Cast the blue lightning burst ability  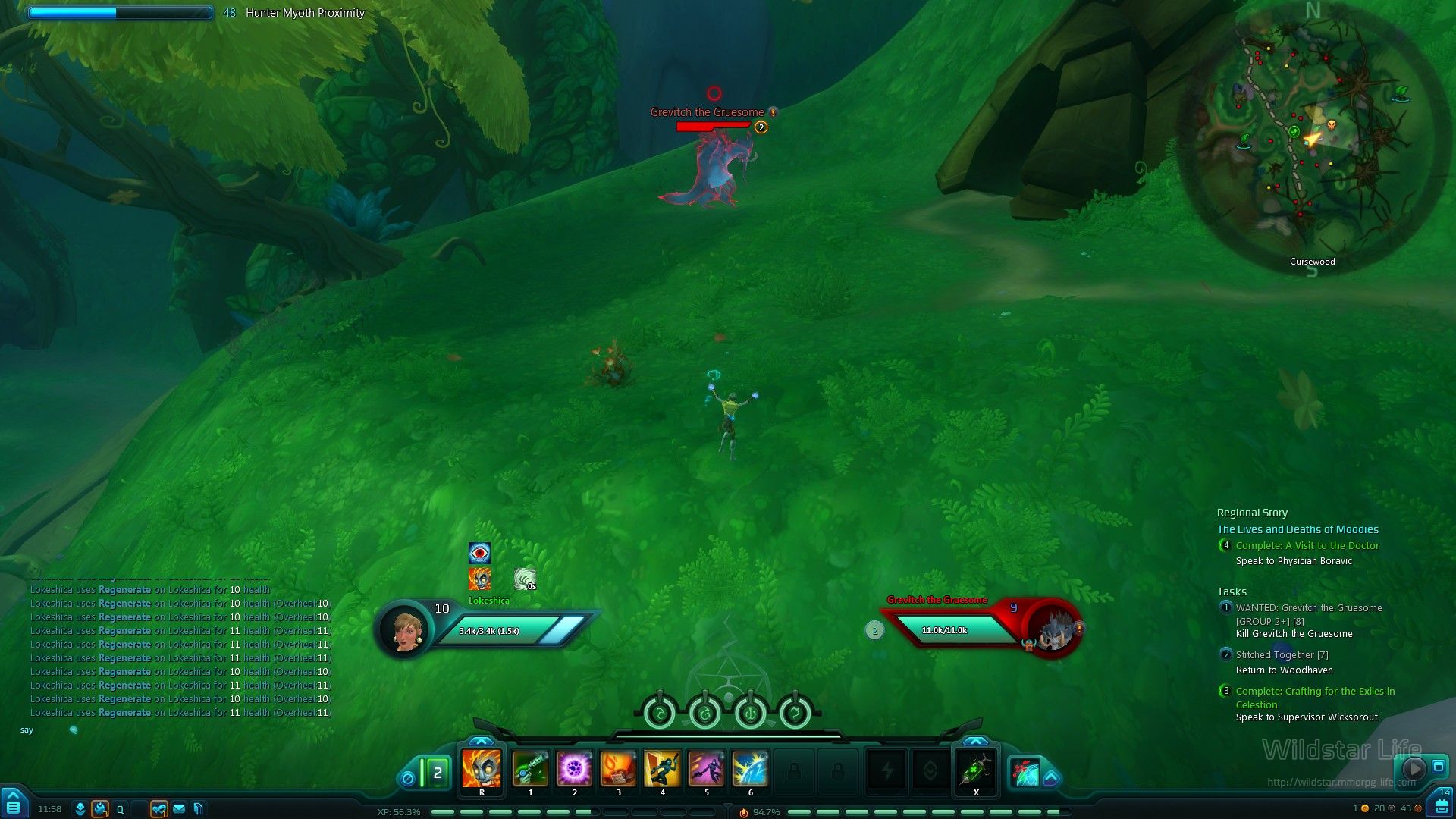pos(750,769)
